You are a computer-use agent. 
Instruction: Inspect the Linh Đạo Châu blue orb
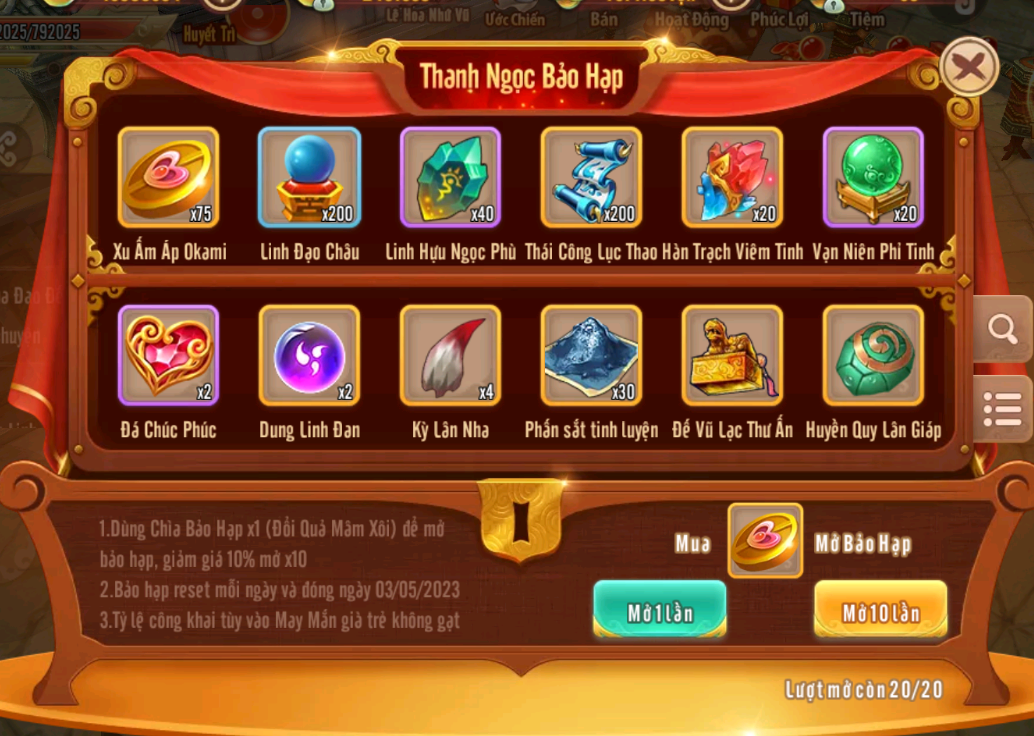pyautogui.click(x=309, y=177)
